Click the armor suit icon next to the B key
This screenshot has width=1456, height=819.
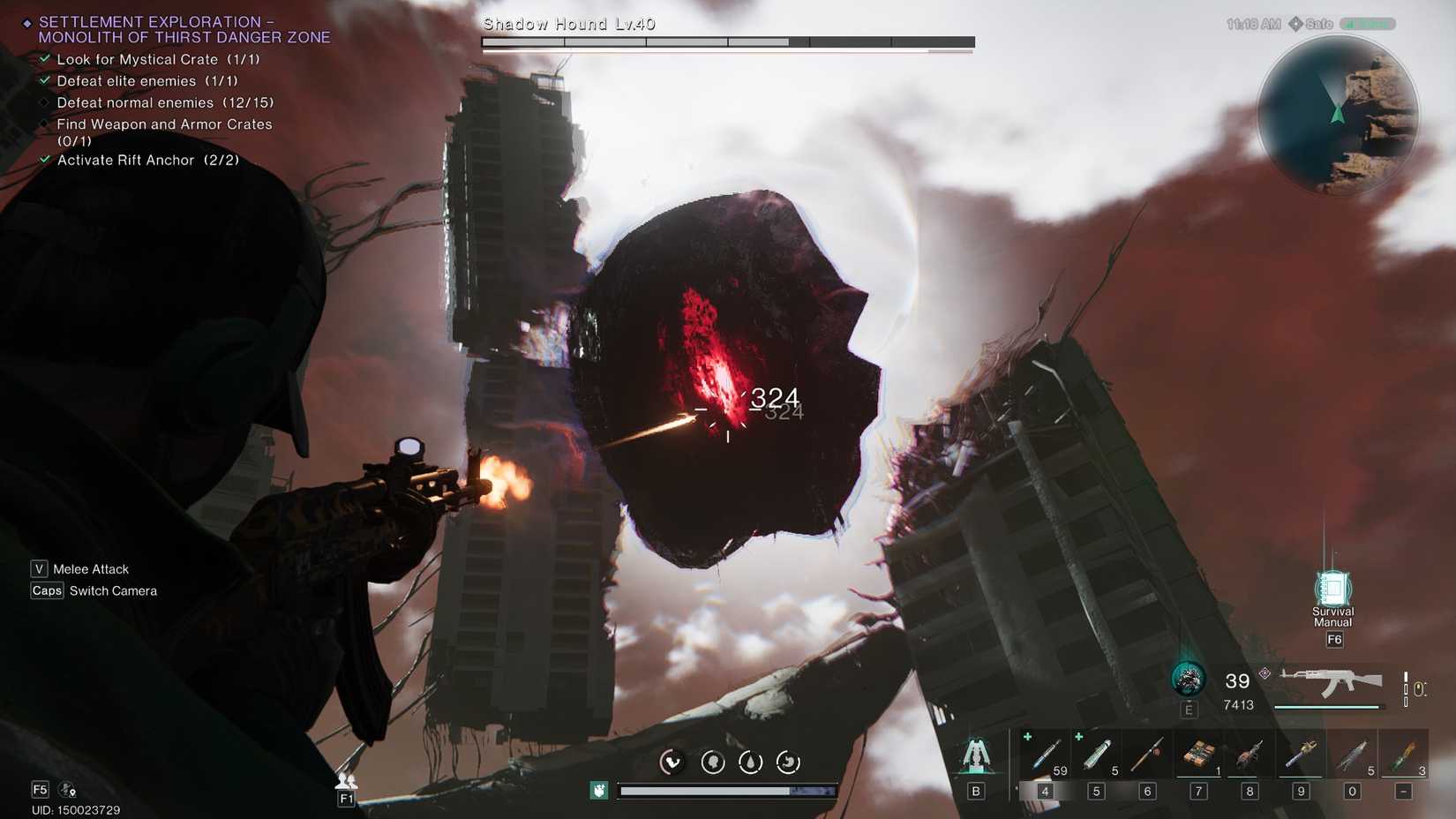tap(976, 755)
